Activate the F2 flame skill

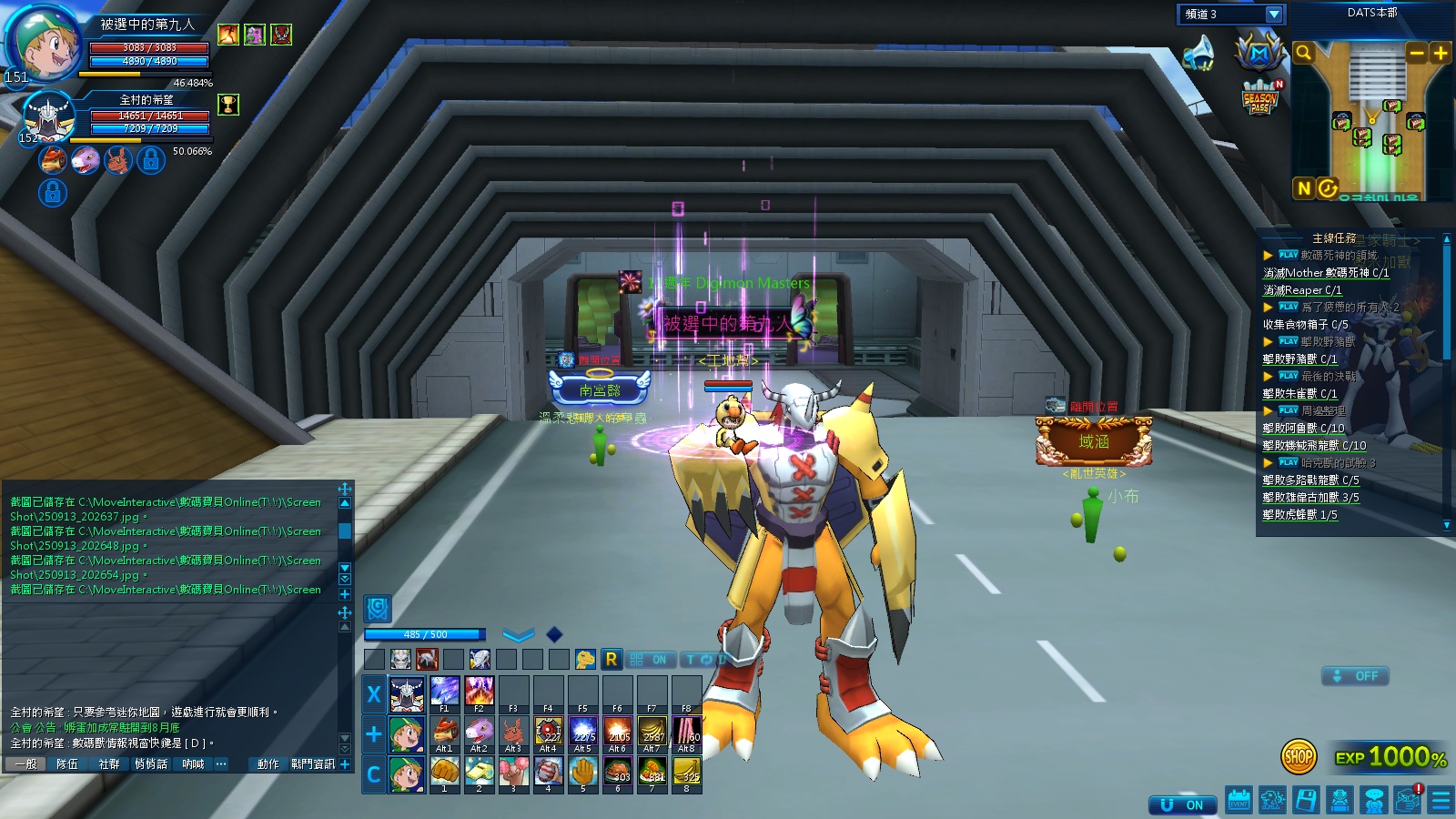479,692
